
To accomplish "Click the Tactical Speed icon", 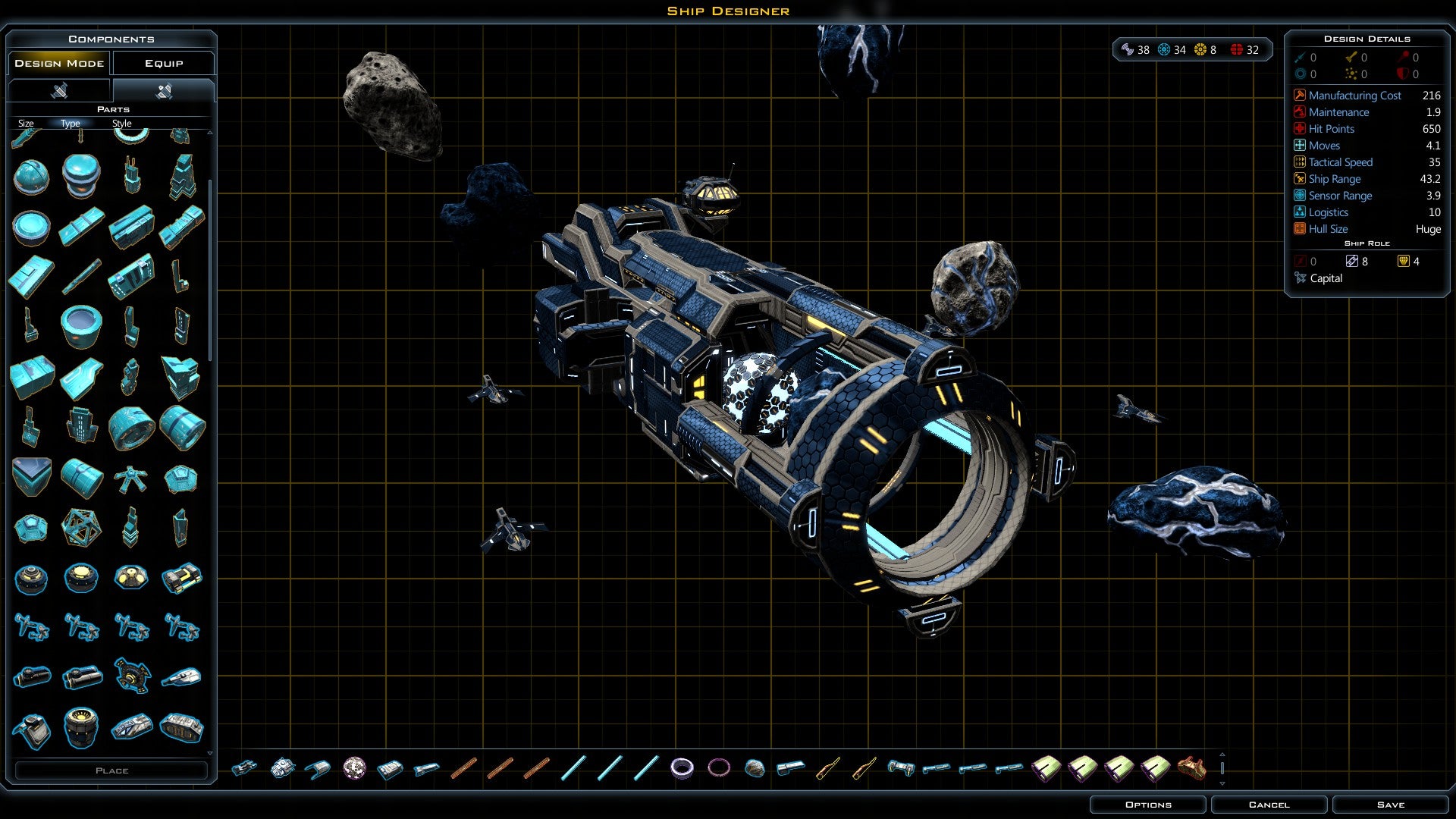I will [1299, 162].
